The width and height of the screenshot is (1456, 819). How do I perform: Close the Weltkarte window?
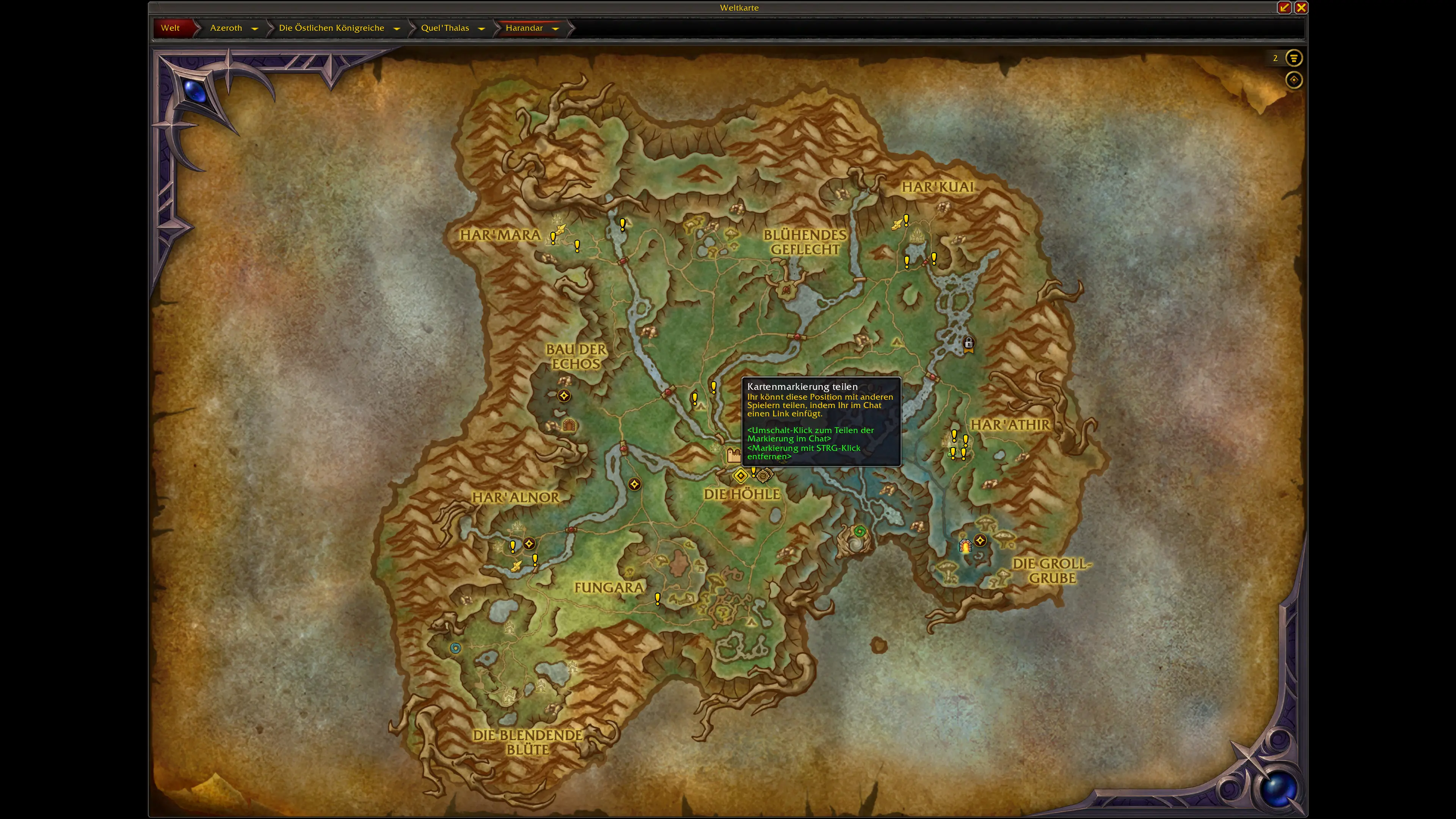tap(1301, 7)
